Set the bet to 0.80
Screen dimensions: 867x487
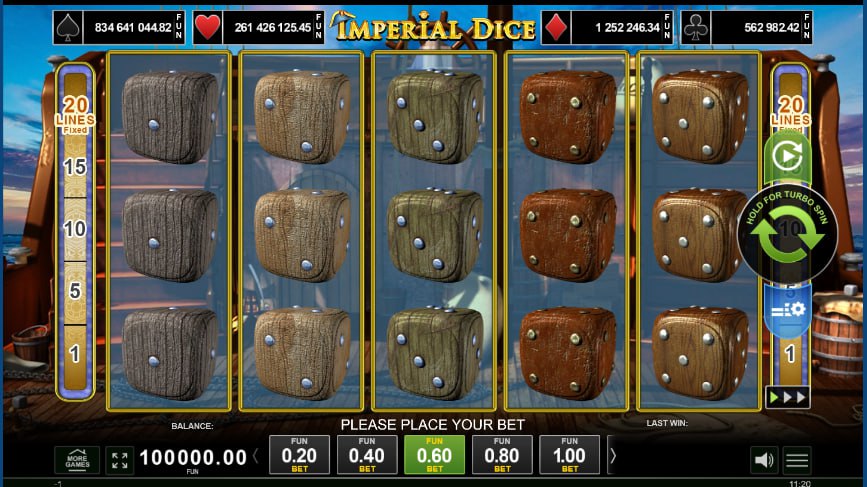[x=502, y=455]
